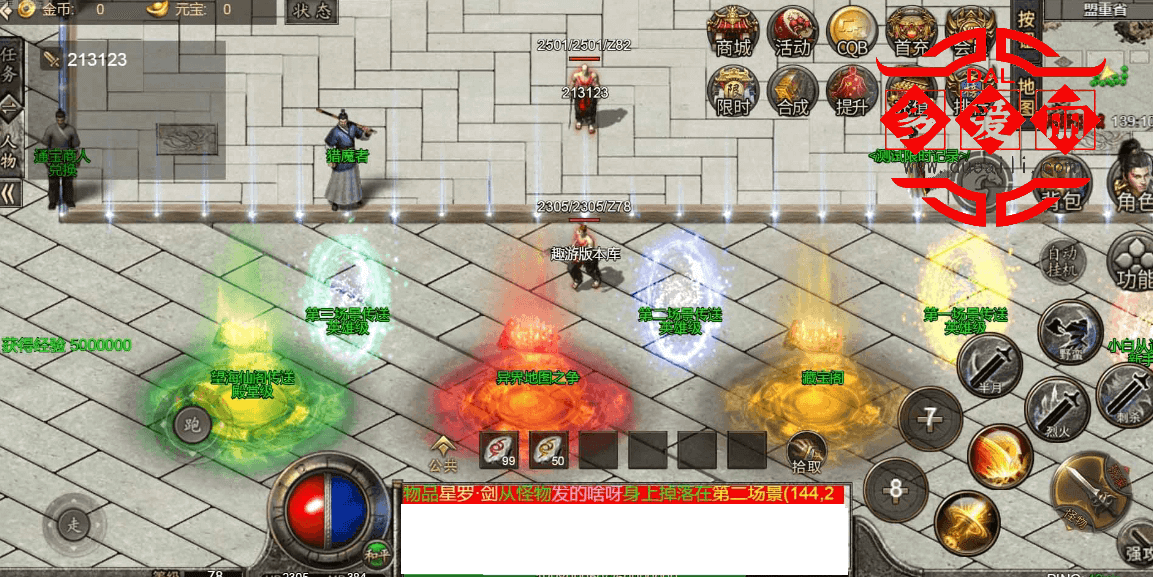Switch to the 任务 quest tab
This screenshot has height=577, width=1153.
[x=10, y=64]
